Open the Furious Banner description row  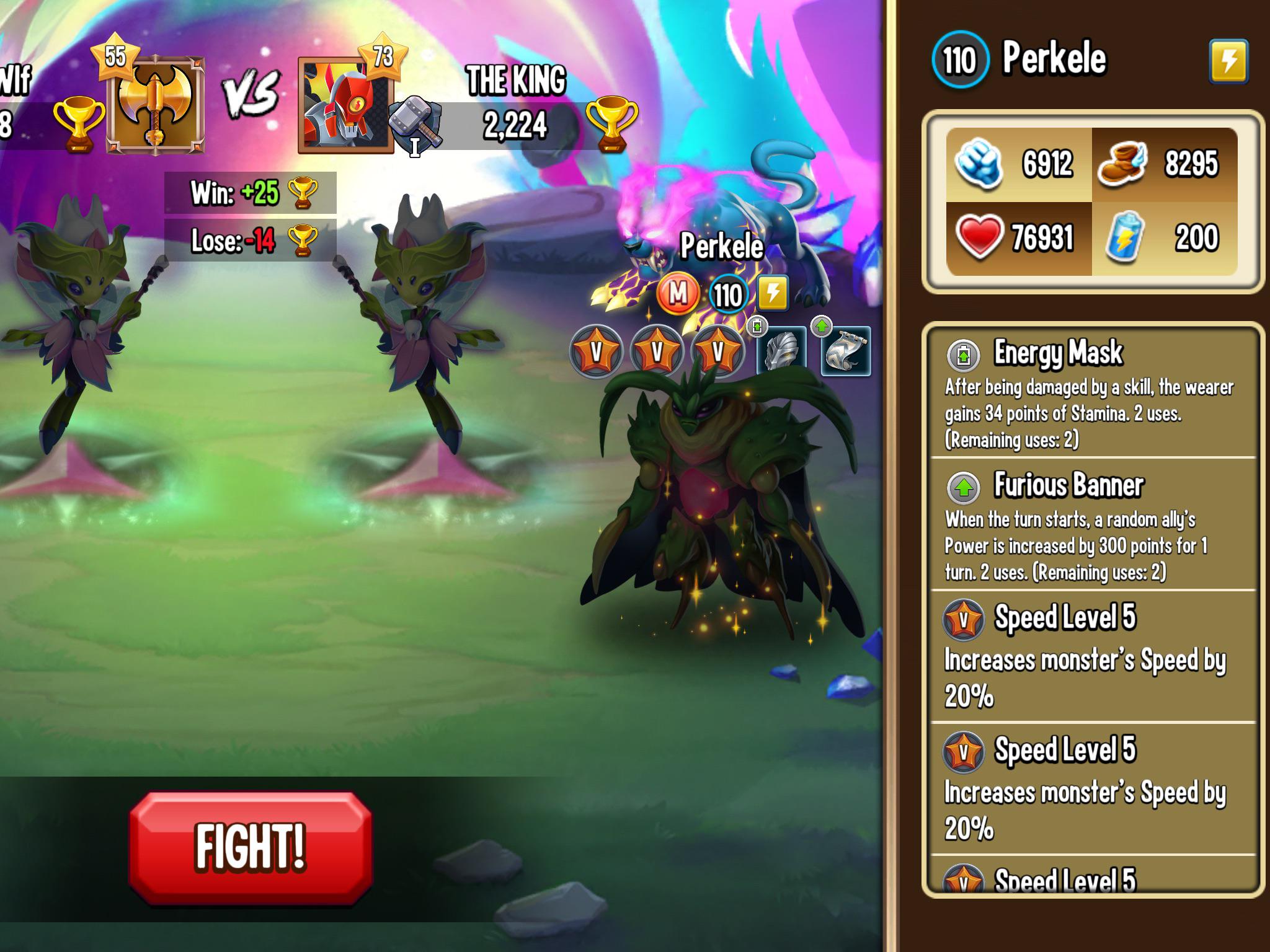coord(1093,526)
